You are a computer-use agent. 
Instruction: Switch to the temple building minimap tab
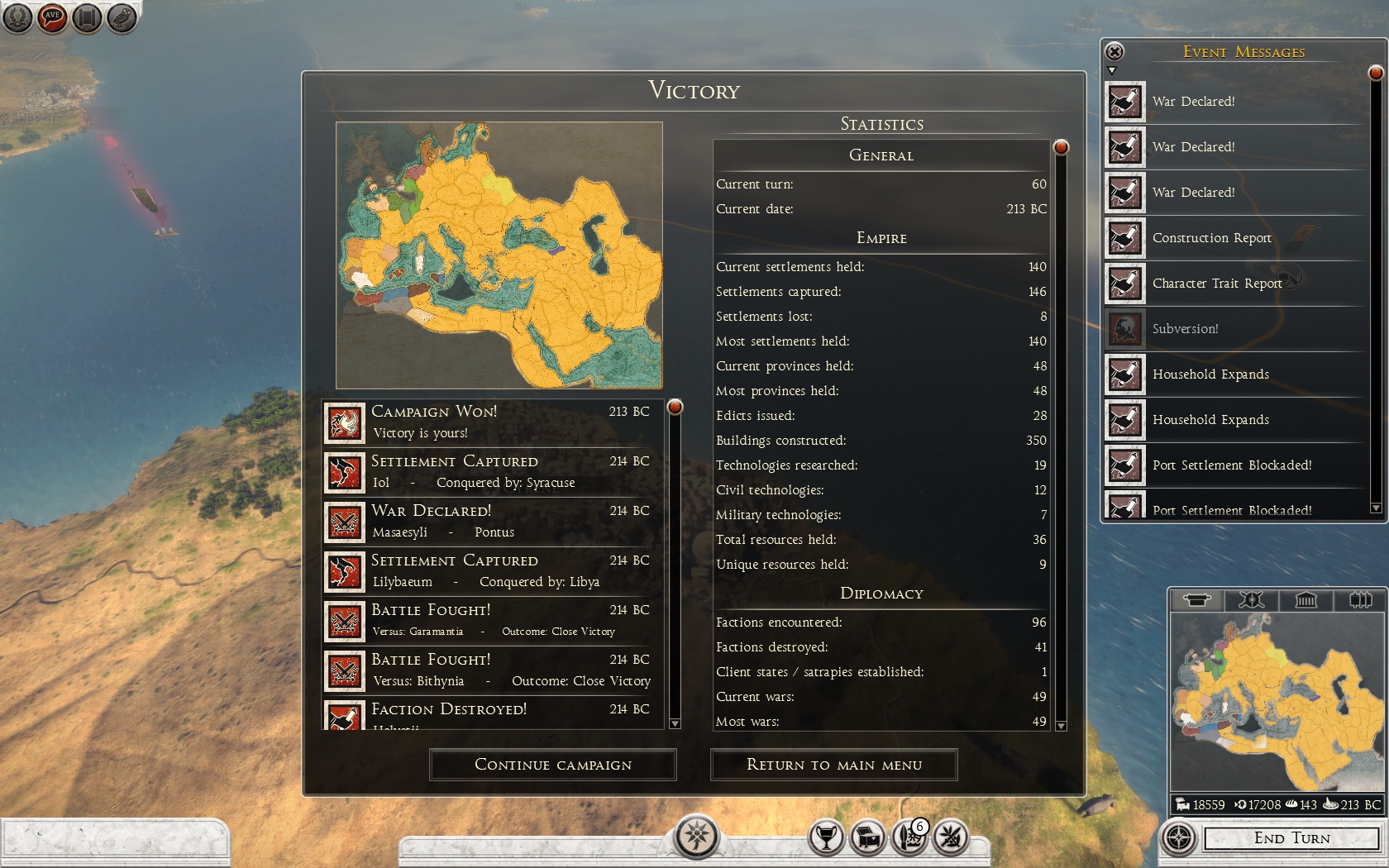click(x=1305, y=600)
